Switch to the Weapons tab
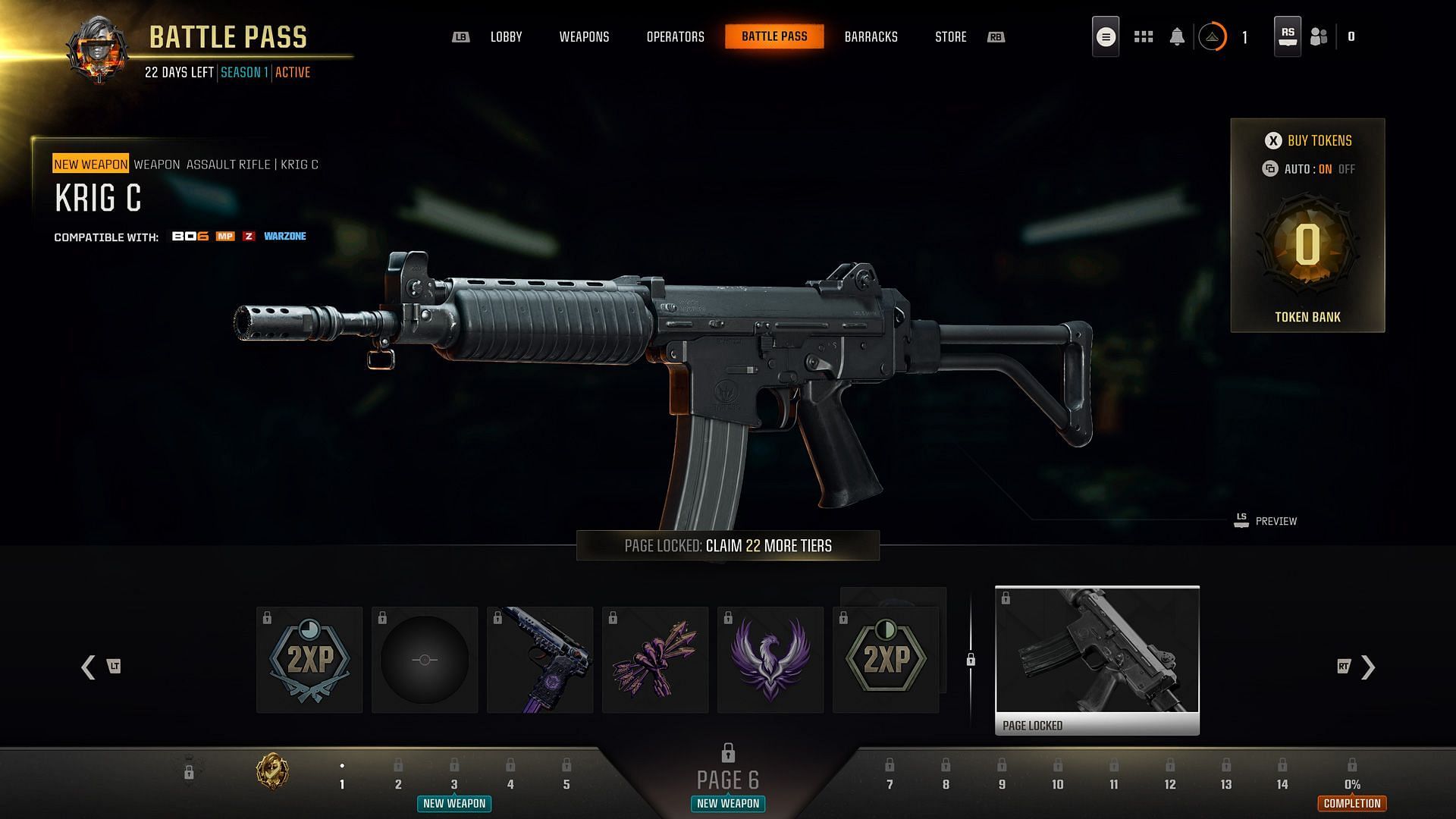 click(584, 36)
